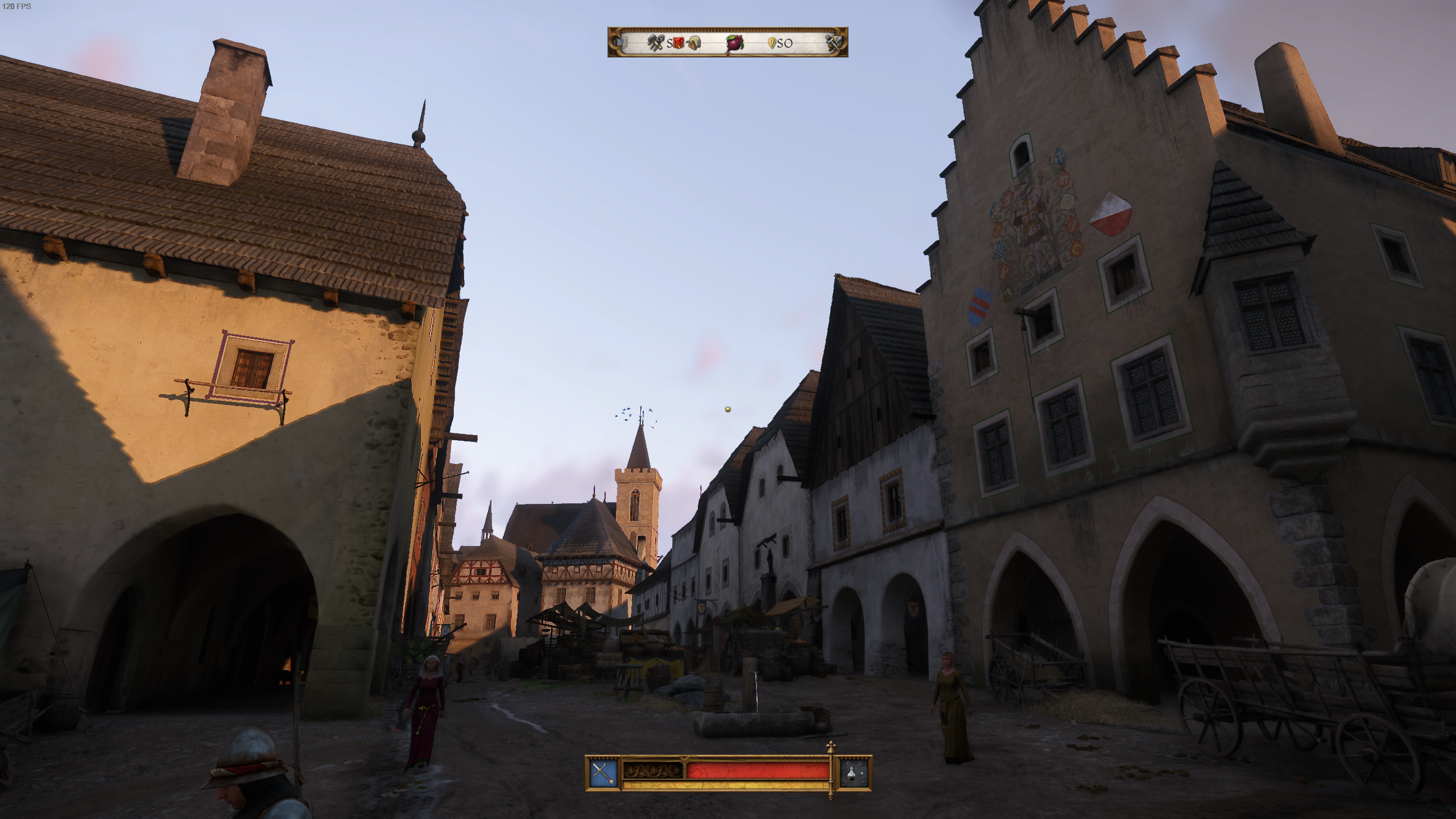Select the crossed hammer and scissors shop marker
Screen dimensions: 1456x819
click(x=655, y=44)
